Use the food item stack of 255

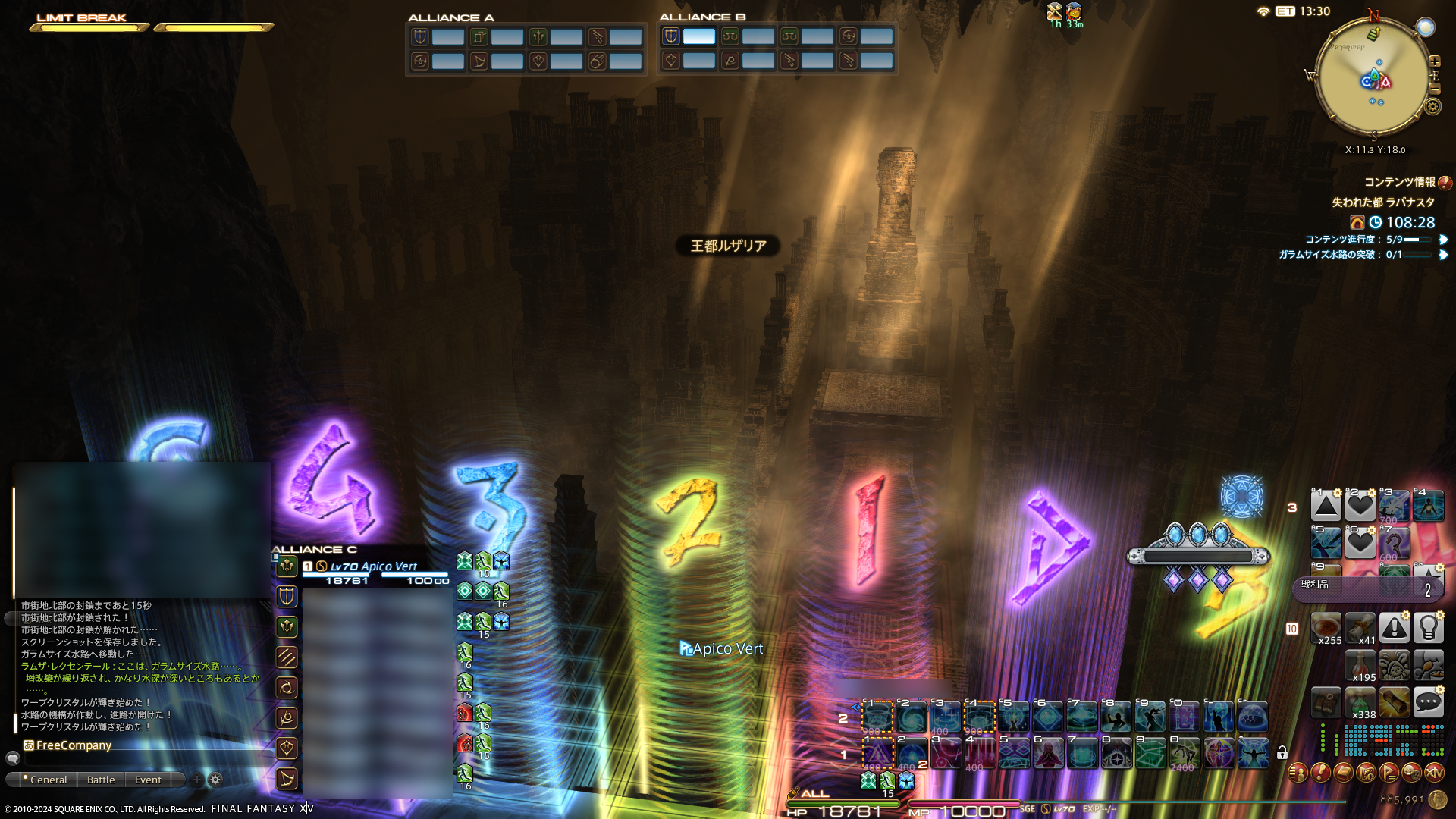click(x=1326, y=628)
